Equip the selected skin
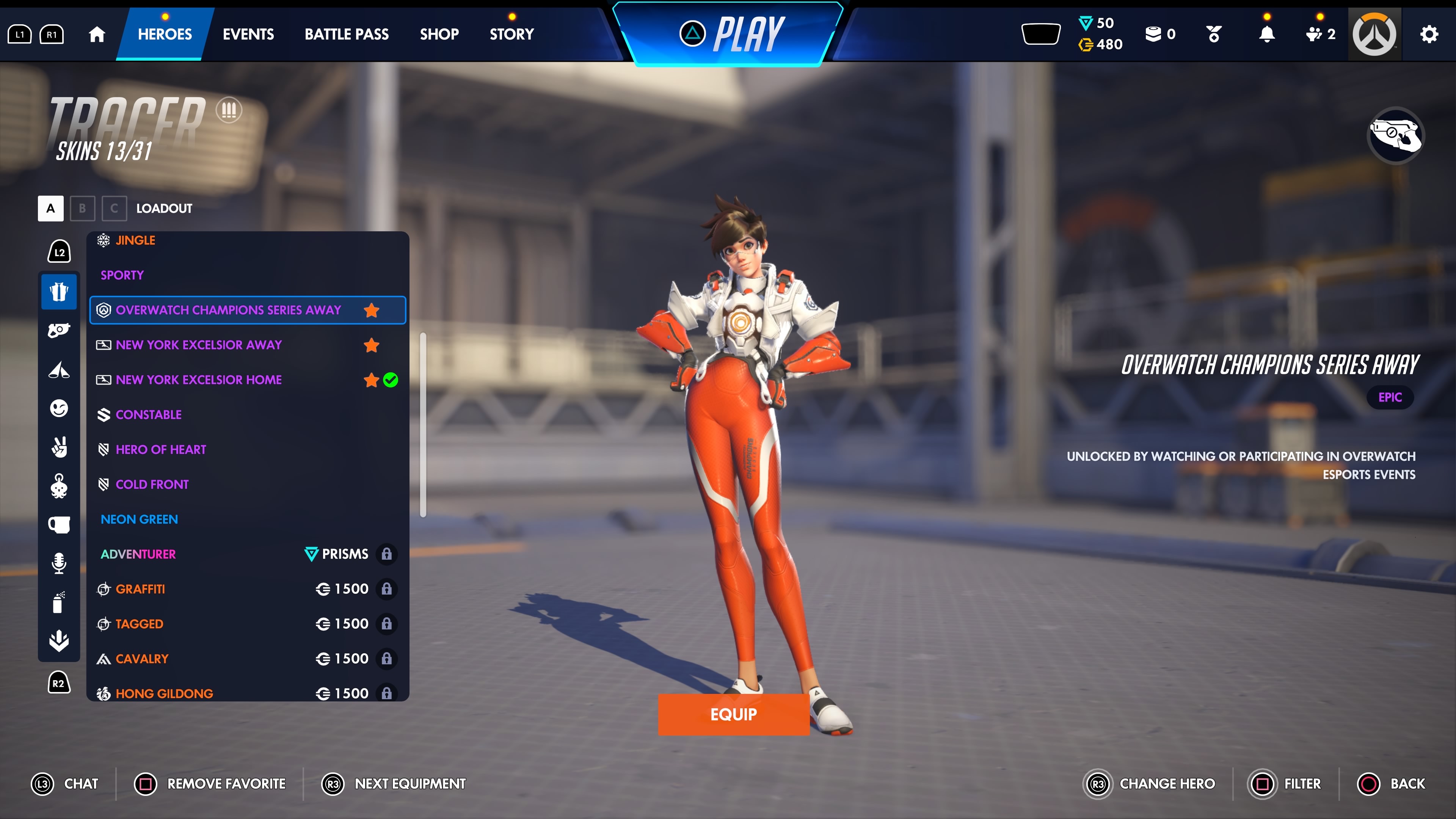 pos(733,714)
